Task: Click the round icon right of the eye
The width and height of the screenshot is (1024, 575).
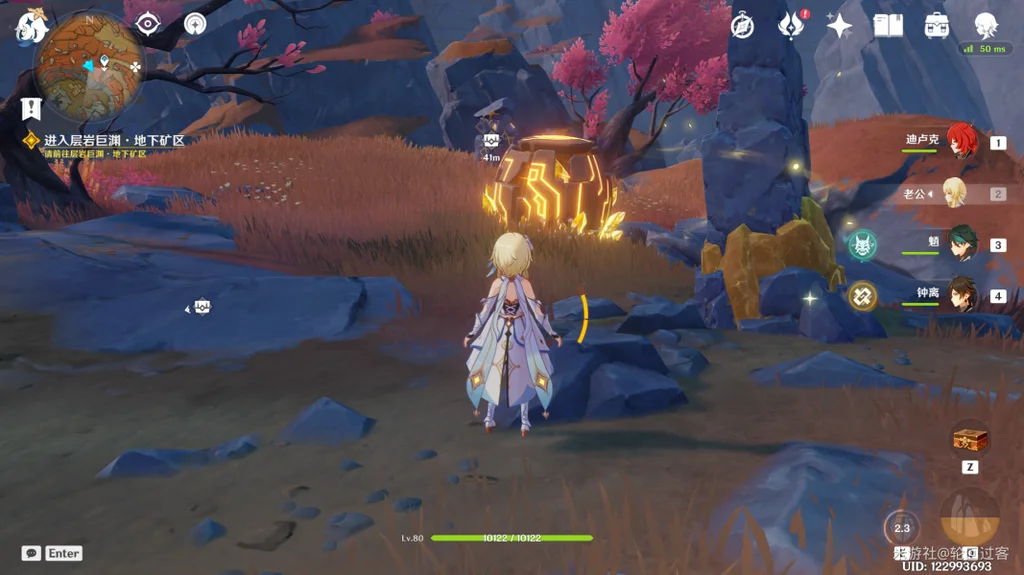Action: [x=195, y=24]
